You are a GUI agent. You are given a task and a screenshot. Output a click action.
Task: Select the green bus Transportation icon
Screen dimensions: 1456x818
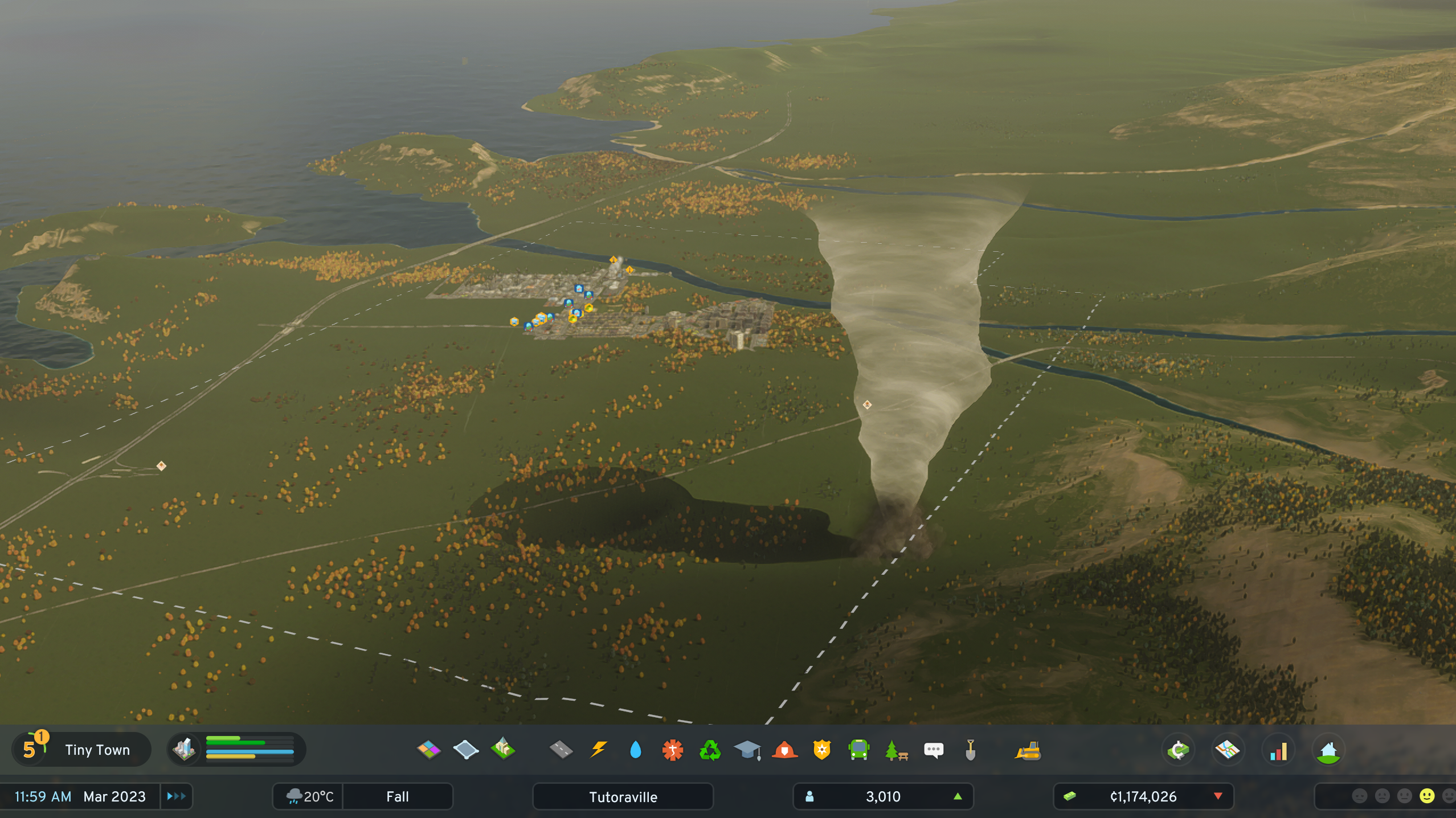click(x=858, y=750)
